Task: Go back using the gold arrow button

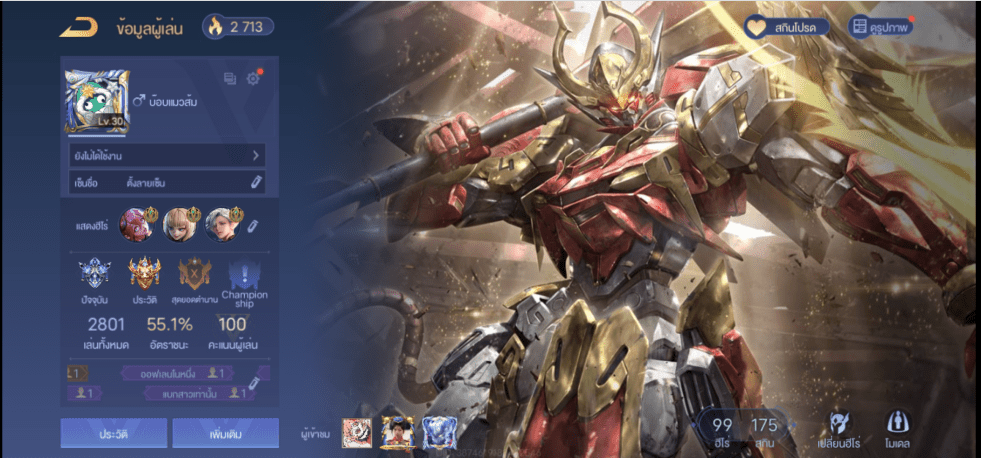Action: coord(78,27)
